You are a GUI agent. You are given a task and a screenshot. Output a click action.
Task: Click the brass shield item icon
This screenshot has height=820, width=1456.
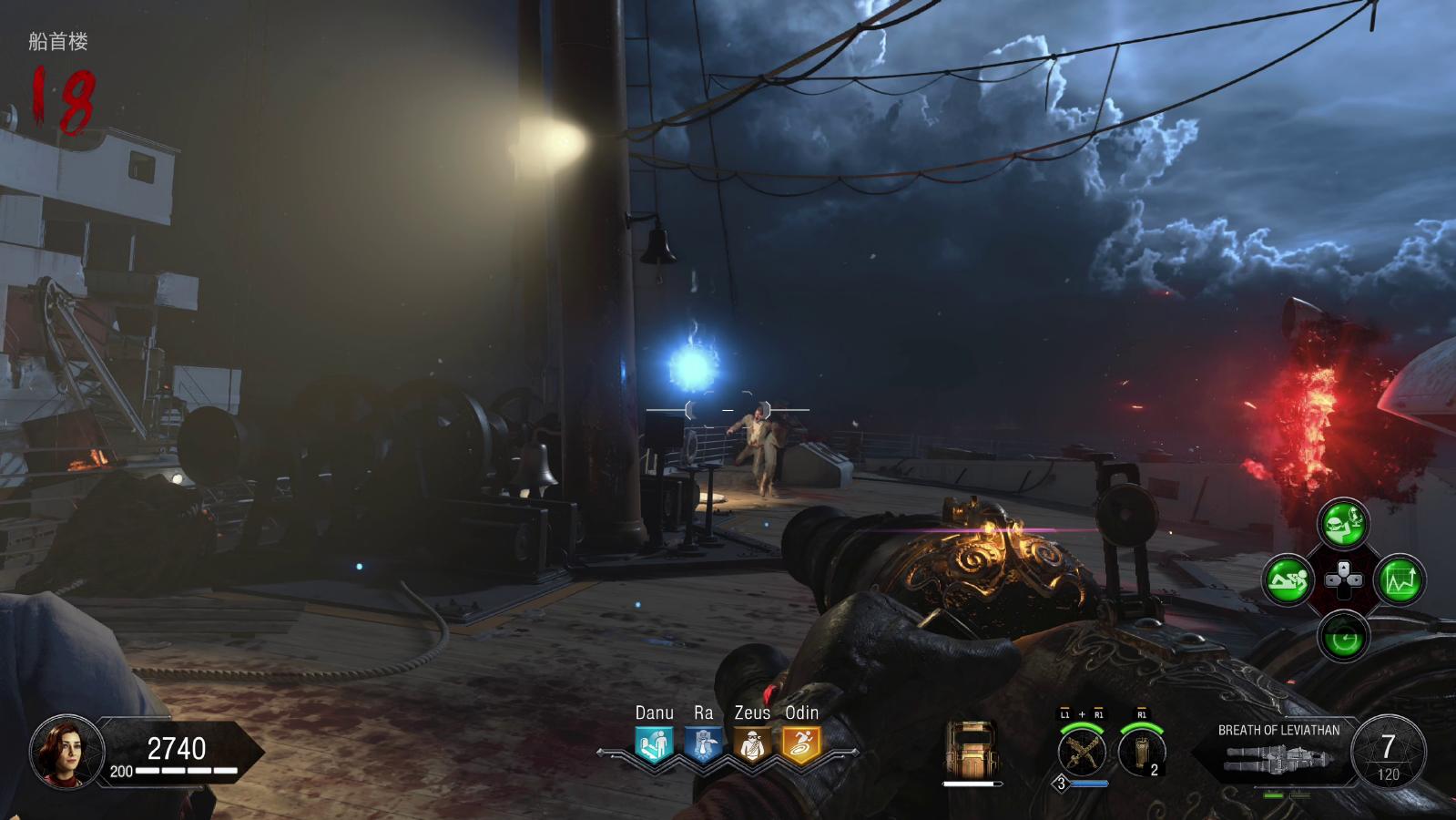[x=972, y=748]
